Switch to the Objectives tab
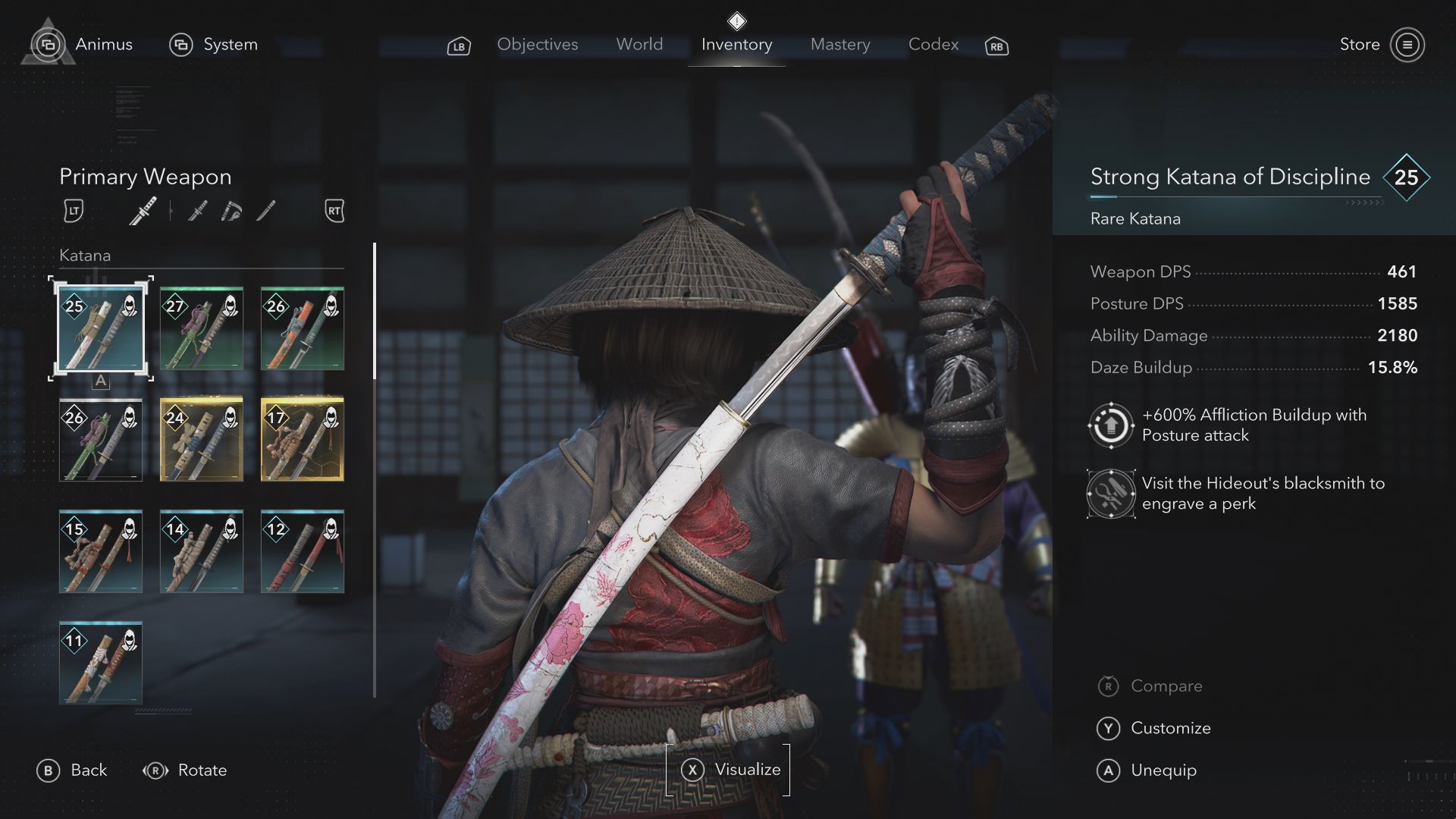The image size is (1456, 819). (x=537, y=45)
